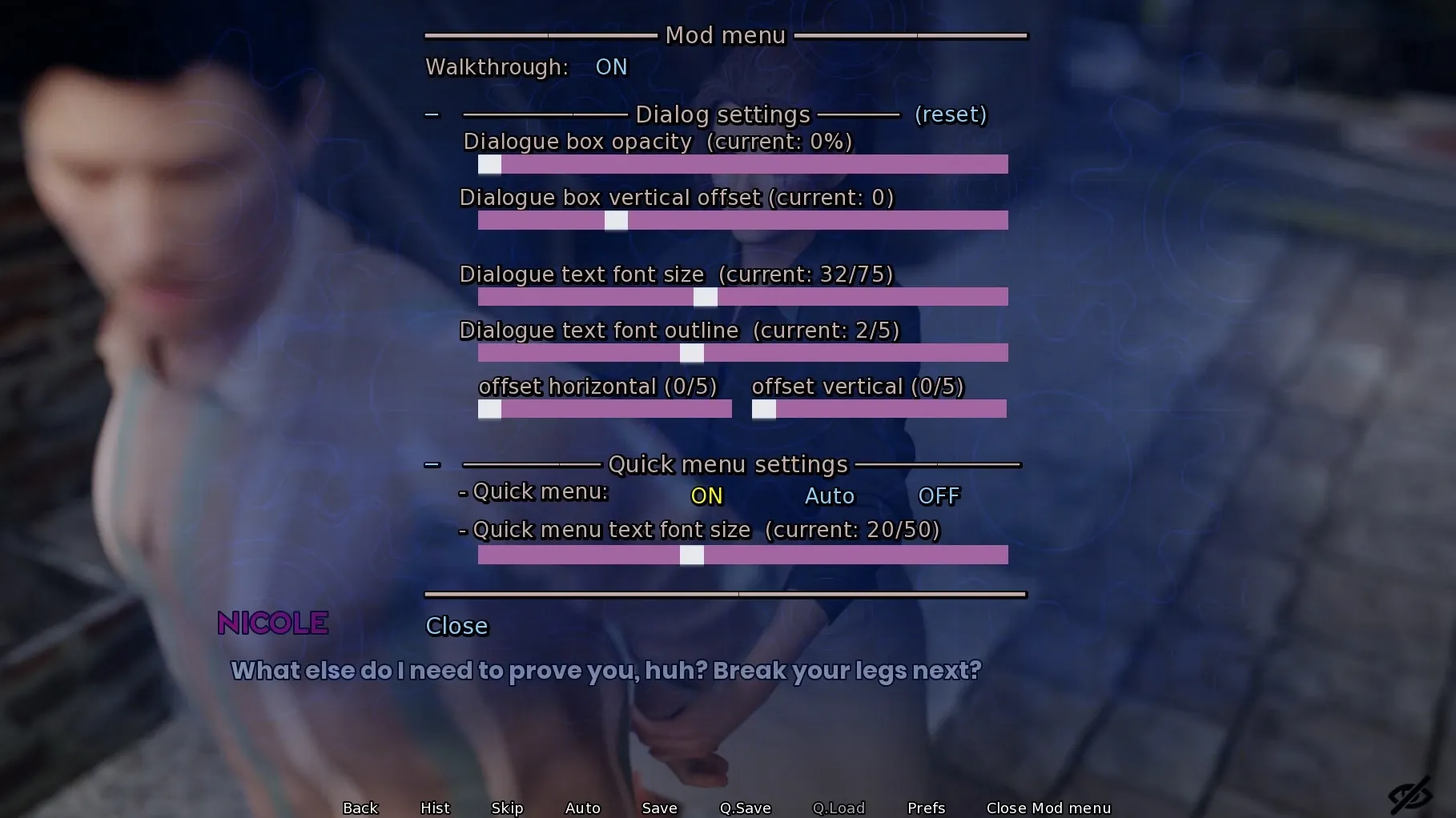Viewport: 1456px width, 818px height.
Task: Activate Skip in the quick menu
Action: pos(507,808)
